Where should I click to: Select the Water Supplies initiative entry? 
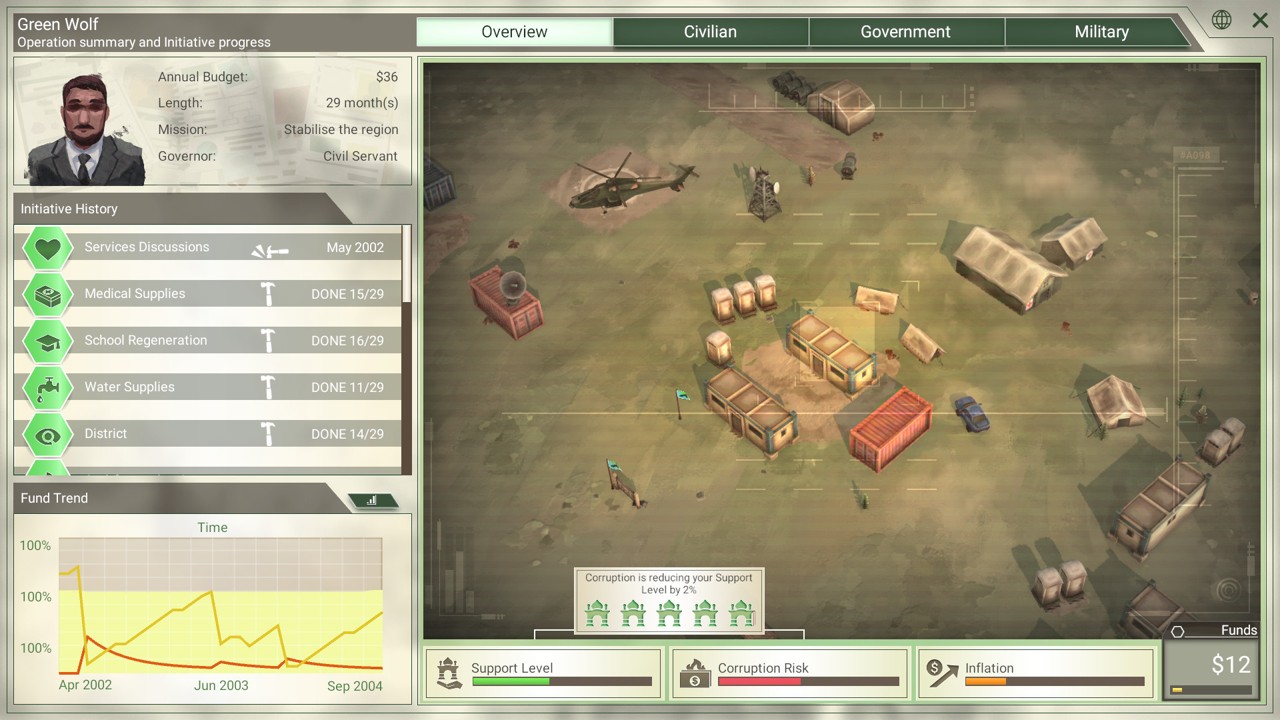point(210,387)
